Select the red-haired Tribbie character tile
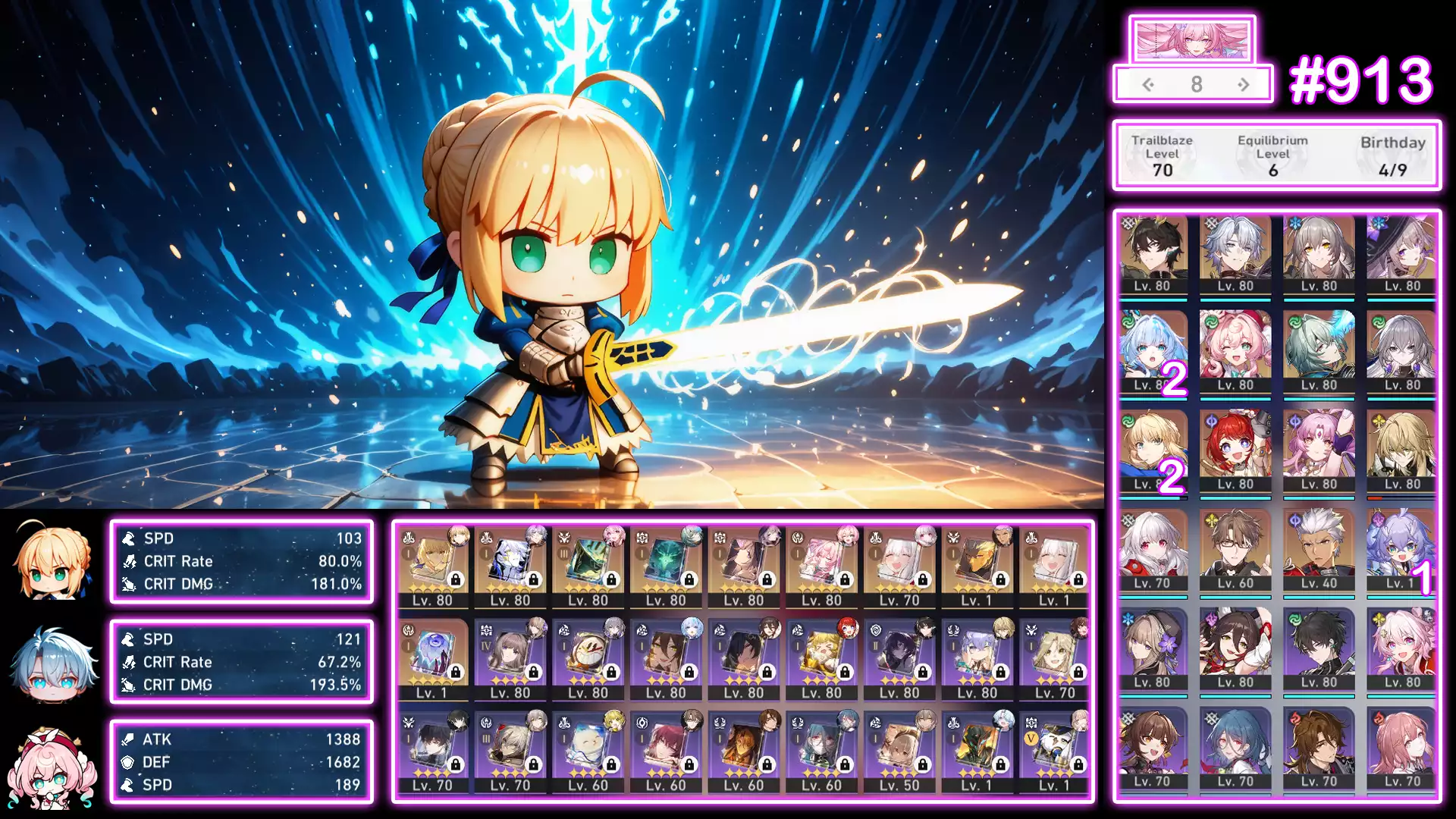Image resolution: width=1456 pixels, height=819 pixels. coord(1235,450)
